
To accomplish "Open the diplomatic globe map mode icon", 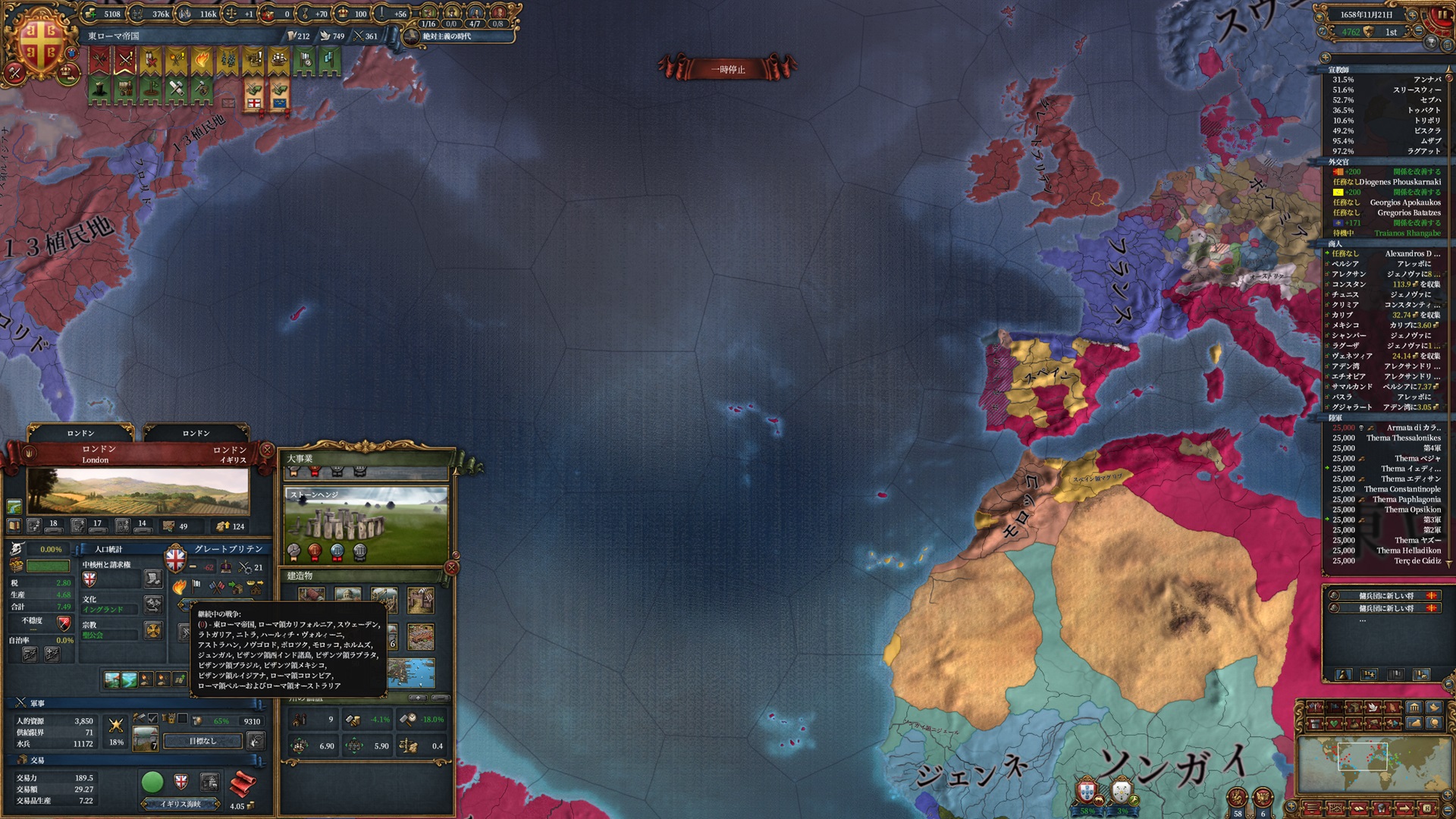I will [1434, 723].
